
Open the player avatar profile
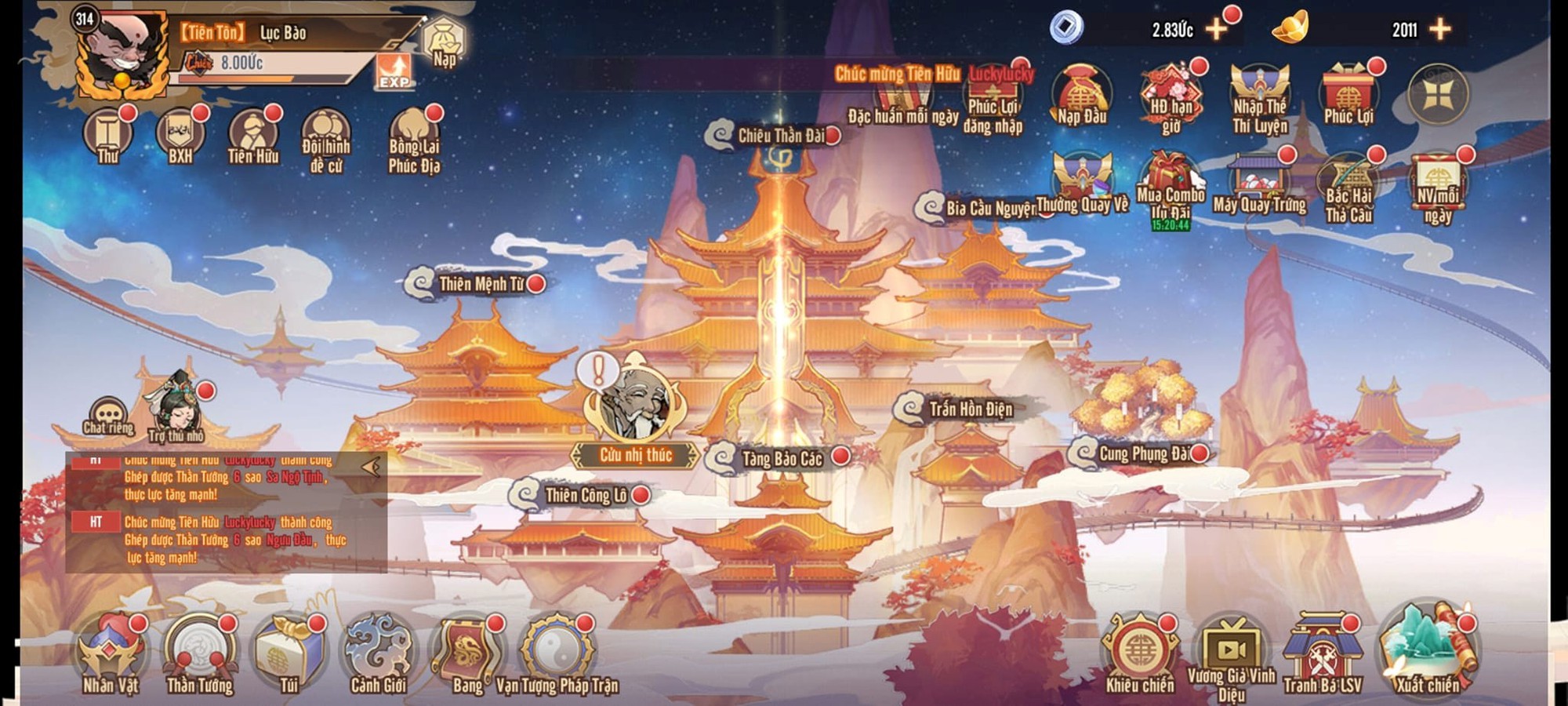click(122, 55)
